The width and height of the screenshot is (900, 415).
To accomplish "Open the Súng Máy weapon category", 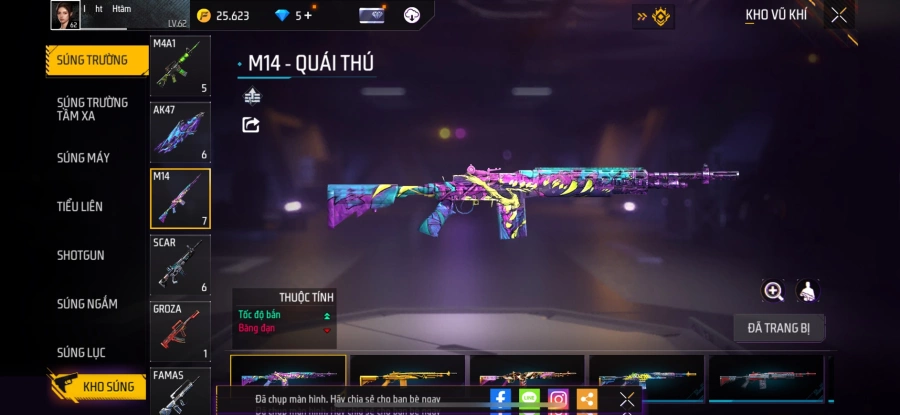I will pyautogui.click(x=84, y=158).
